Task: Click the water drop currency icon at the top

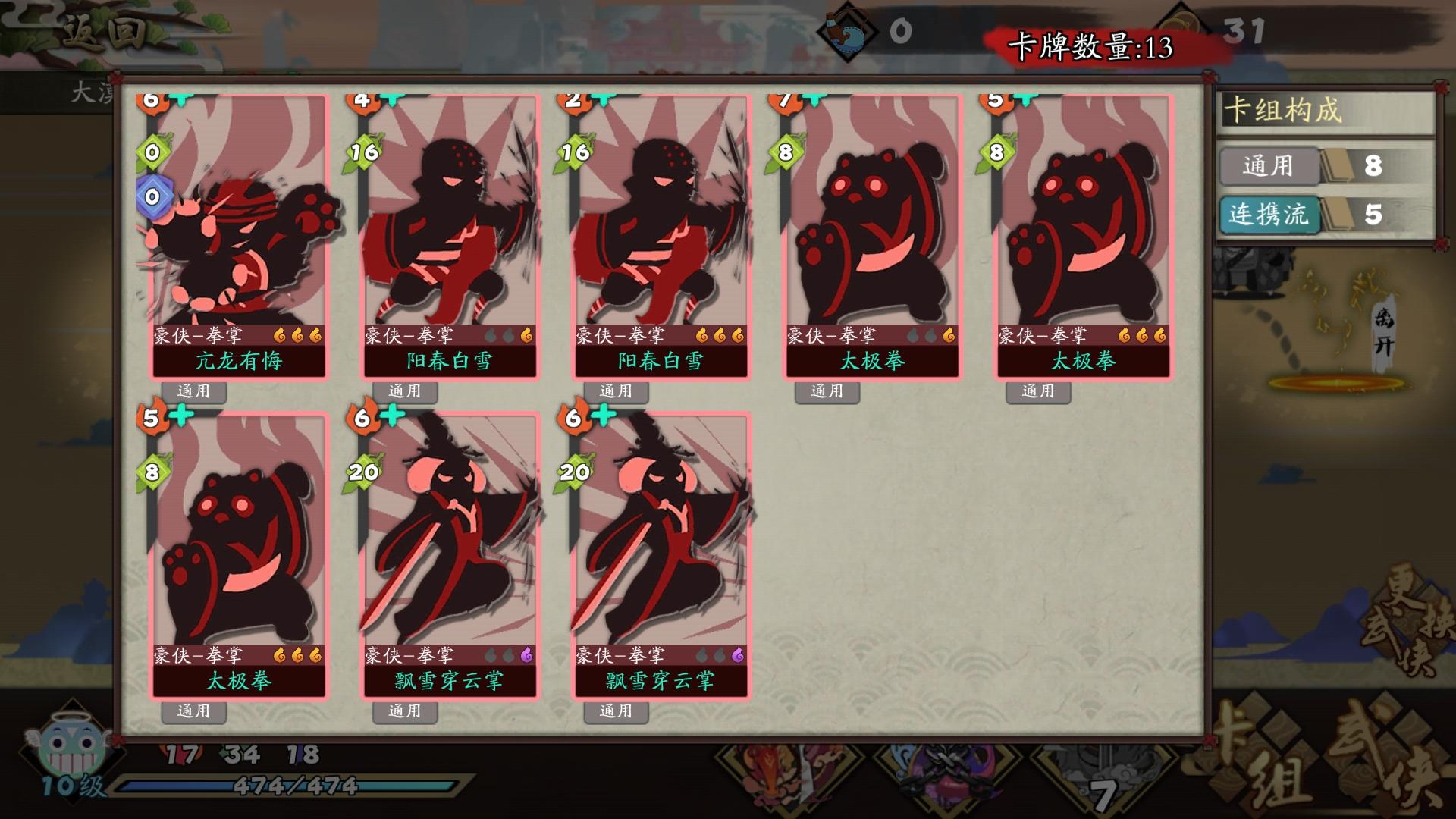Action: click(845, 31)
